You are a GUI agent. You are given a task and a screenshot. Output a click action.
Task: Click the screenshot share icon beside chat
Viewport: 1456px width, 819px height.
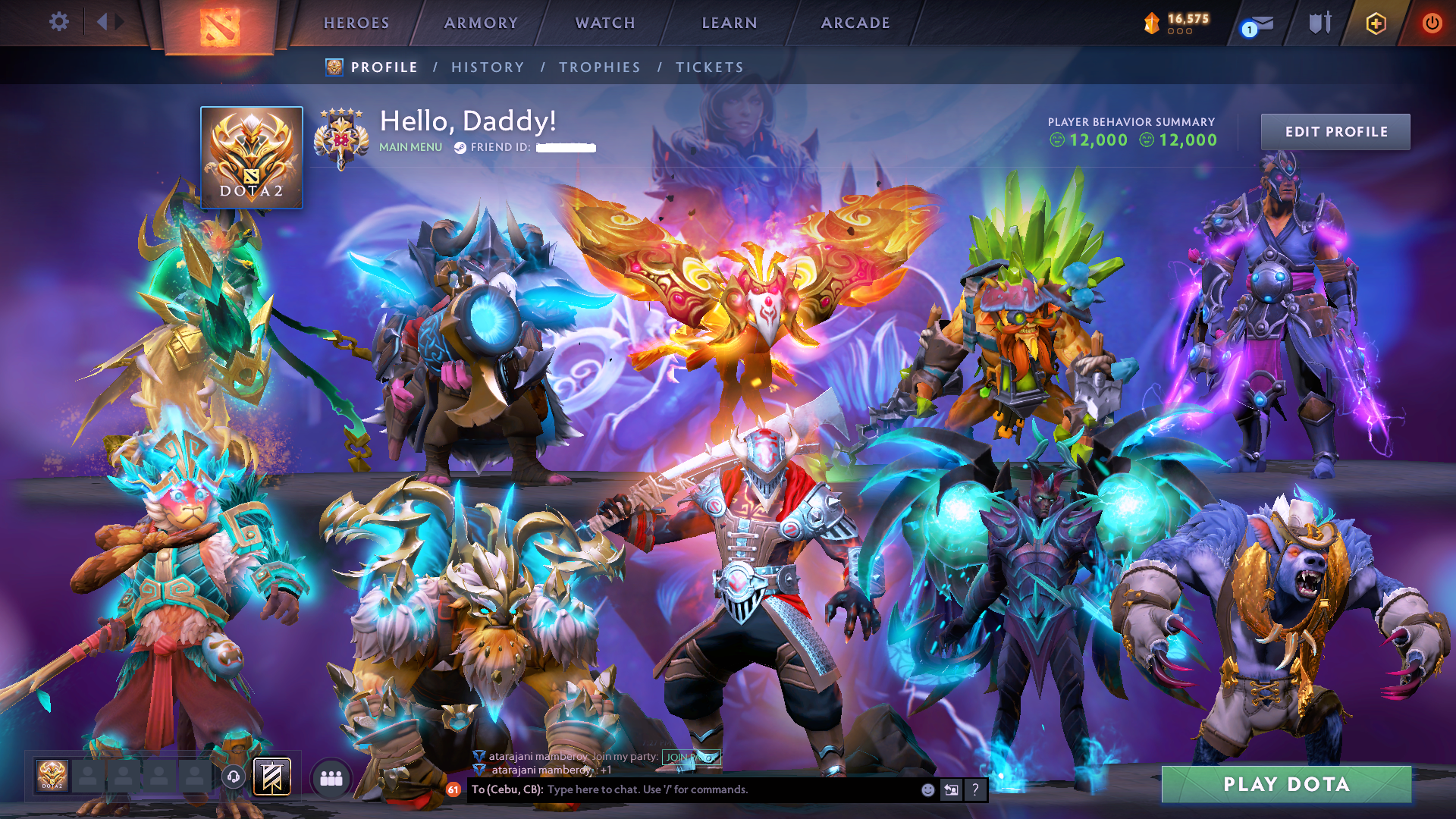click(951, 789)
